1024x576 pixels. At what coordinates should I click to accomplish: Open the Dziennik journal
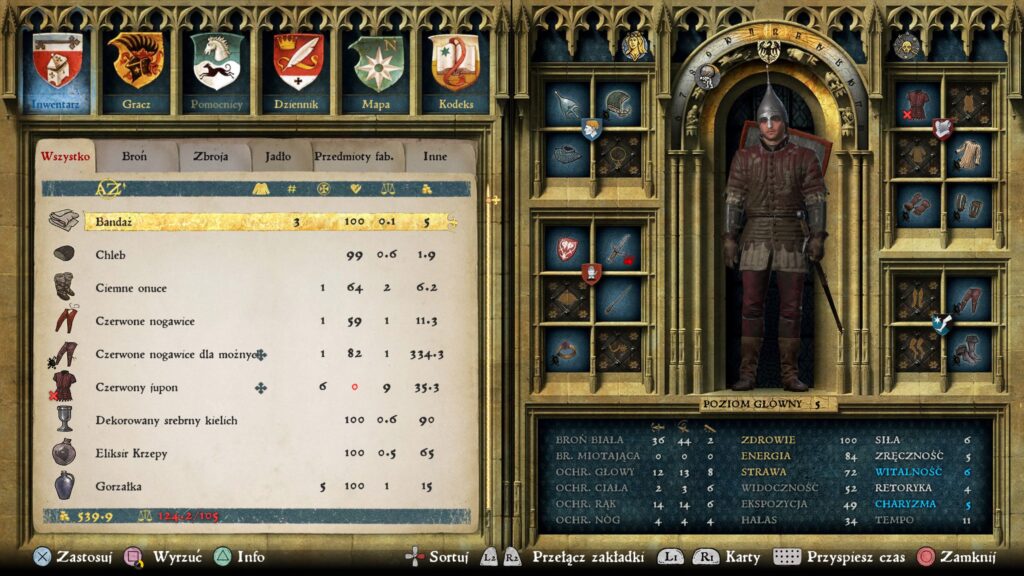coord(298,70)
